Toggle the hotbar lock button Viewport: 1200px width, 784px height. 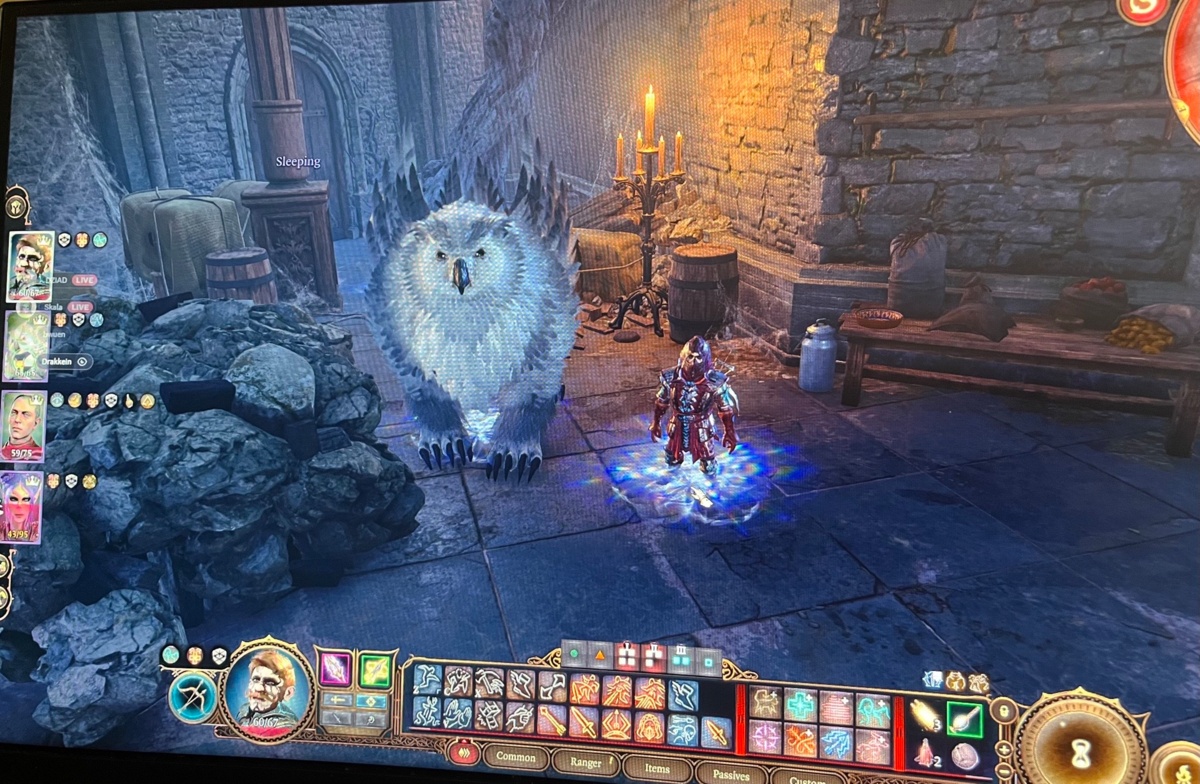point(1002,711)
